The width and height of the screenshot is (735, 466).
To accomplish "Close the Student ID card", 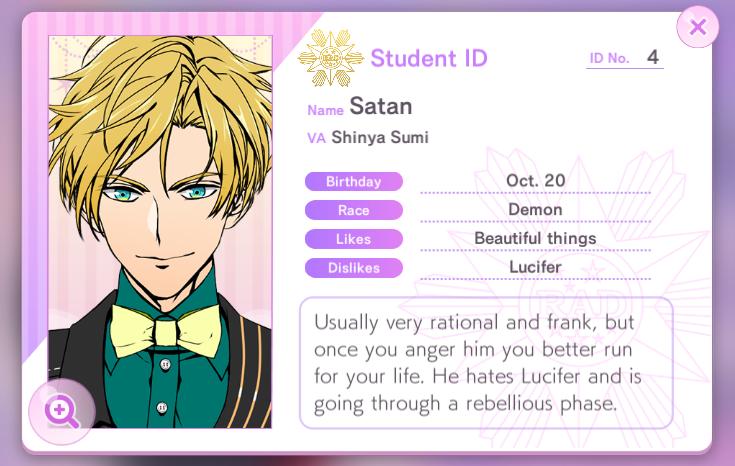I will [x=697, y=27].
